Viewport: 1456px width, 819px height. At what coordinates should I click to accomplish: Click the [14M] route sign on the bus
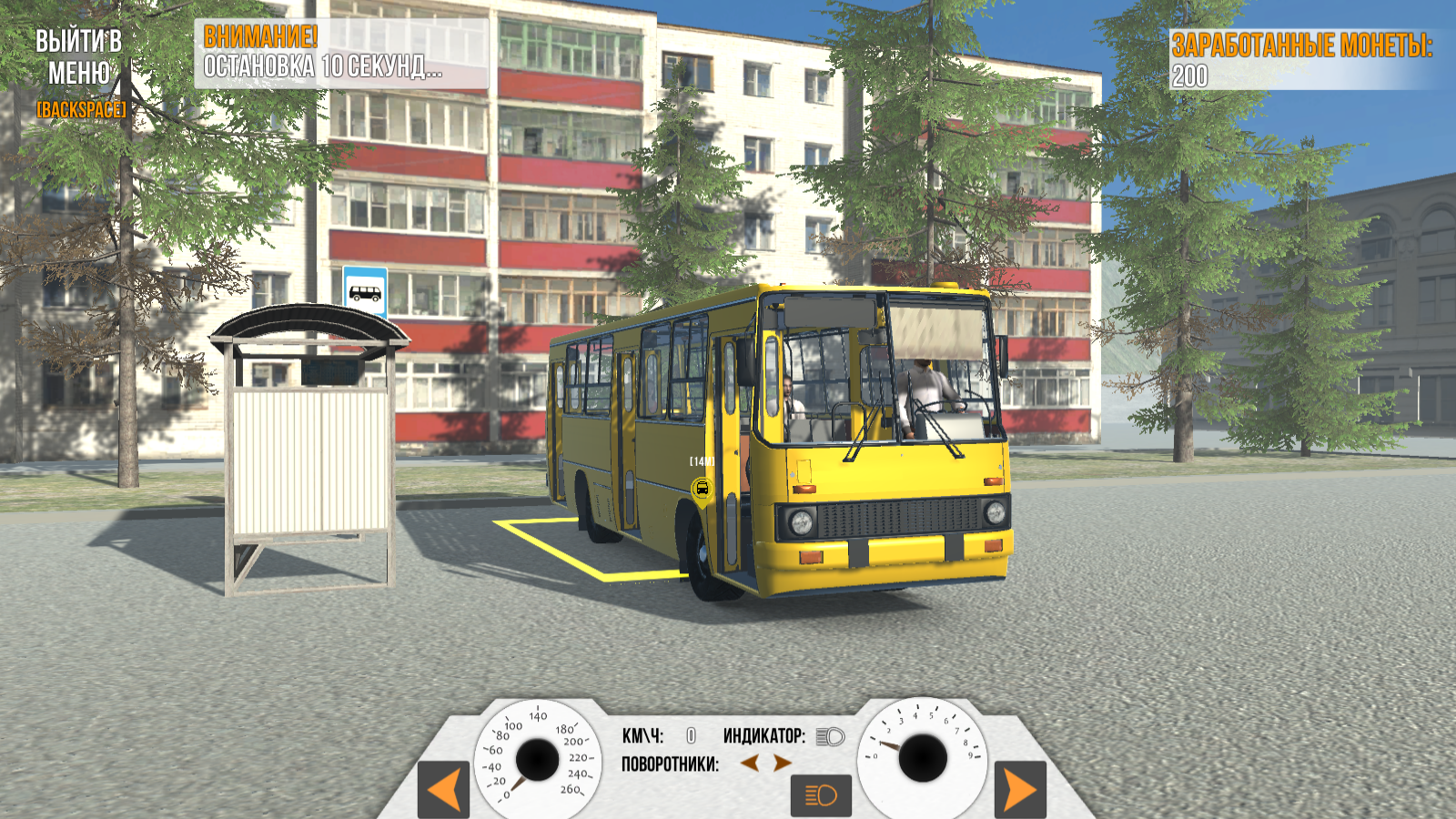point(701,462)
